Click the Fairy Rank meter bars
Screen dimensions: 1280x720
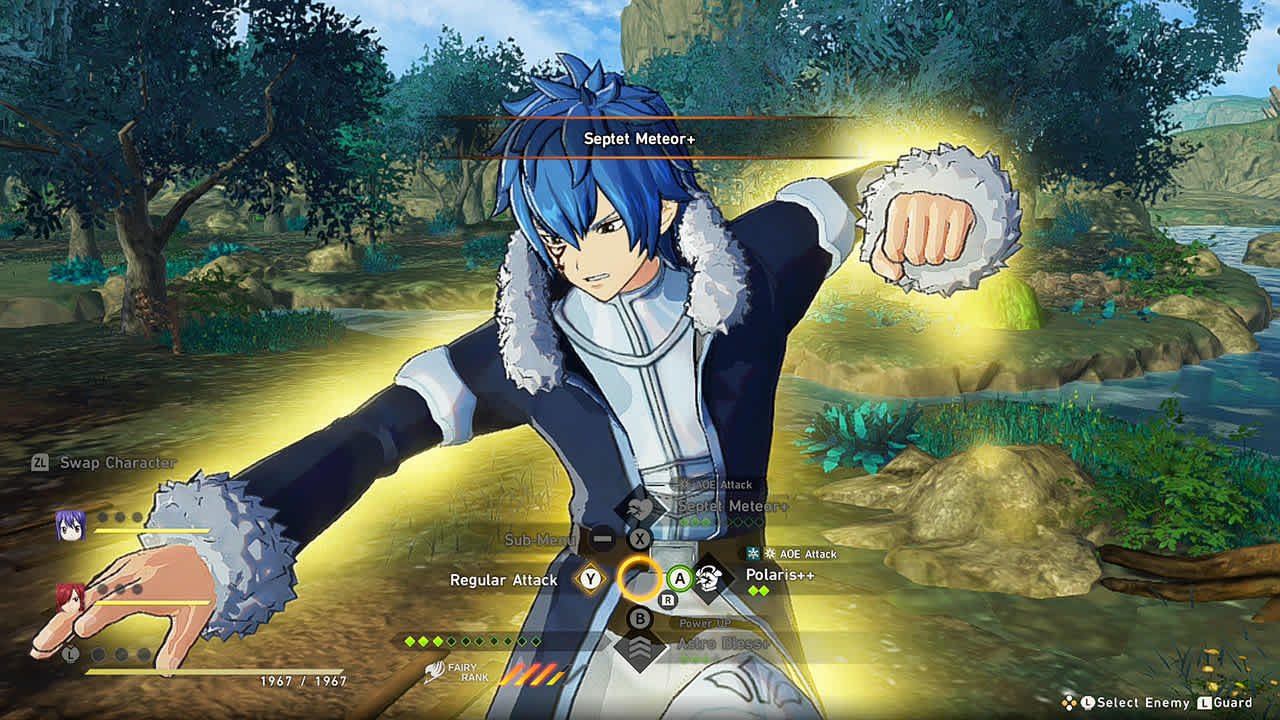coord(535,673)
